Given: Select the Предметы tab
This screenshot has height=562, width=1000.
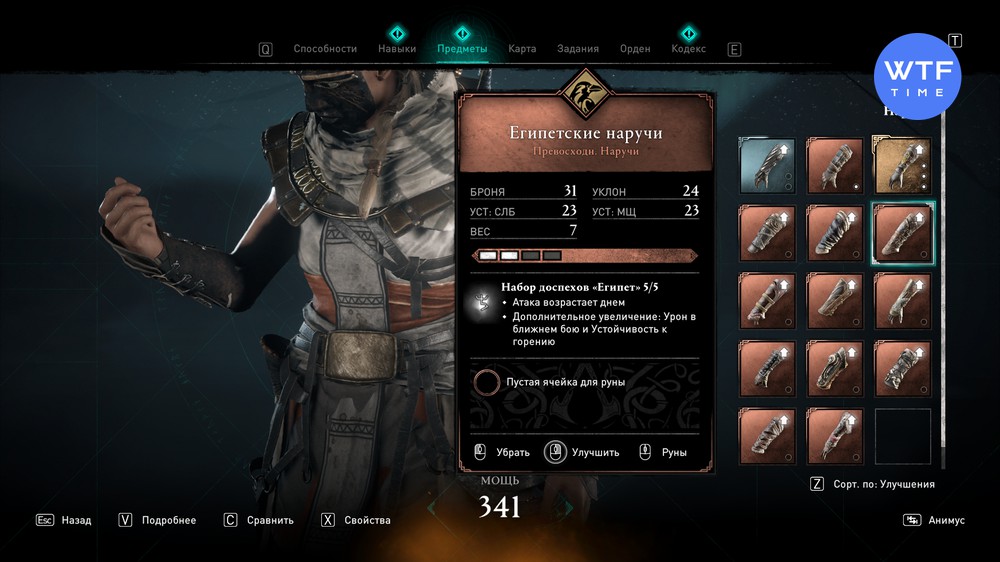Looking at the screenshot, I should 462,49.
